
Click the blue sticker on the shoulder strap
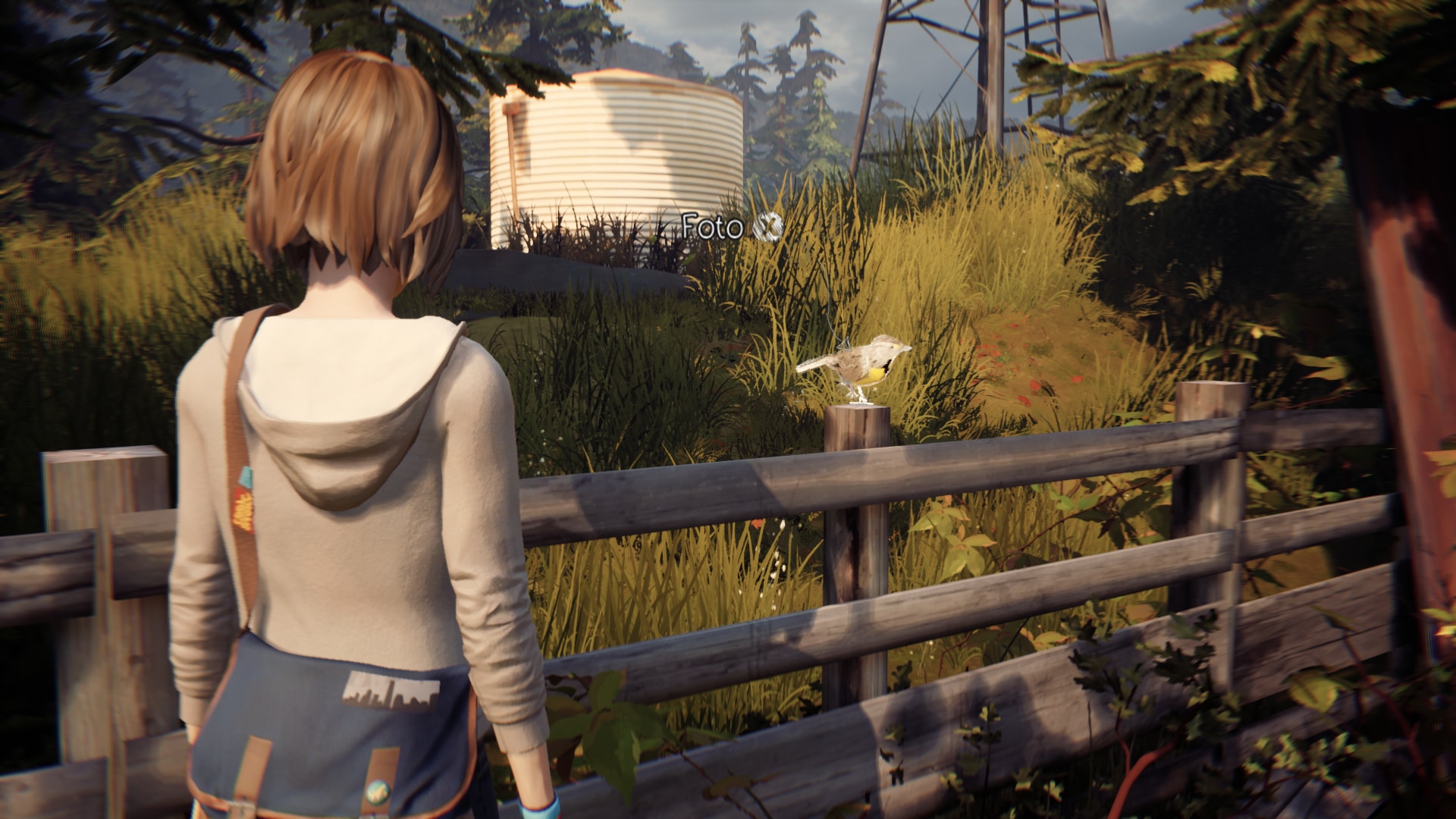point(244,478)
